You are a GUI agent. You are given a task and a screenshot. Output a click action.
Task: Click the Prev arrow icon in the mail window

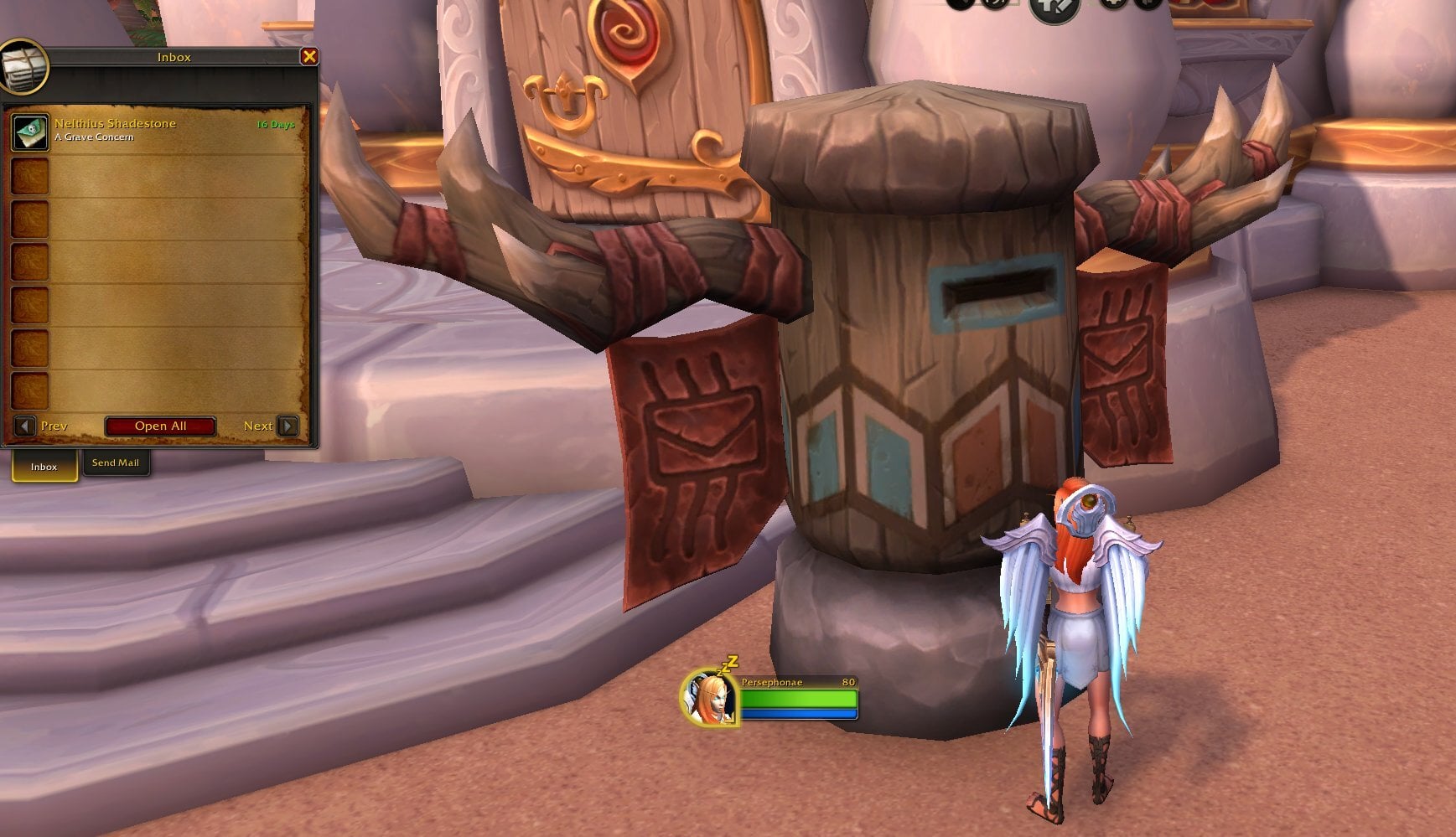tap(24, 426)
